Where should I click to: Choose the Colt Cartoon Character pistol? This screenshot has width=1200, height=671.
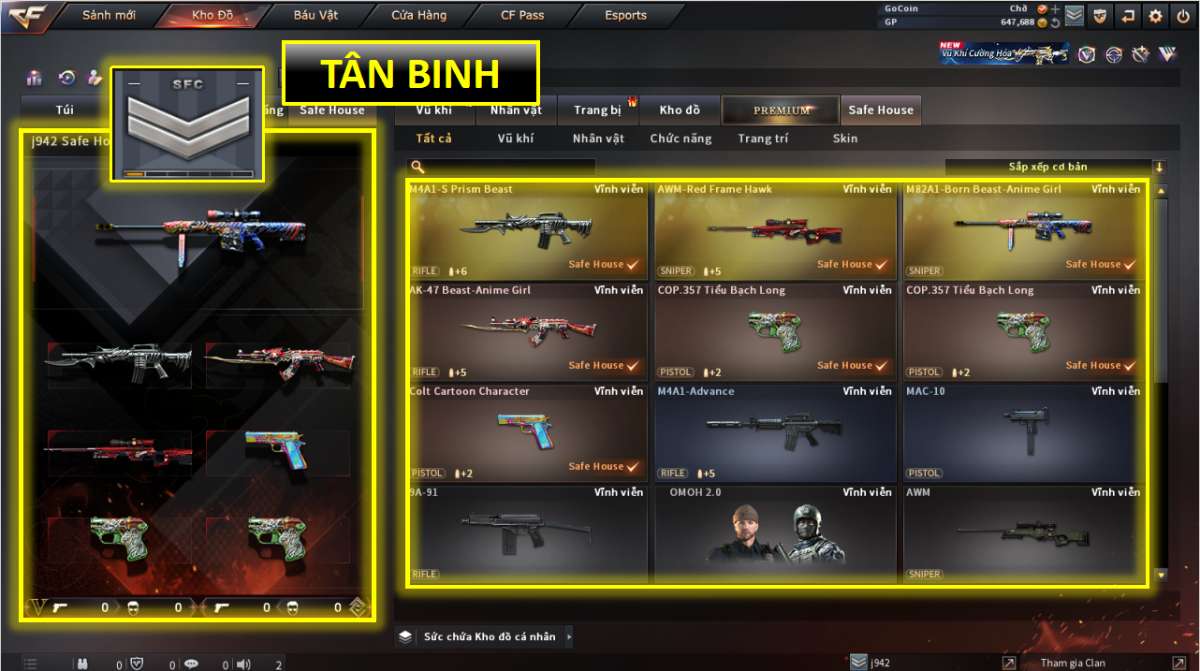pyautogui.click(x=527, y=432)
